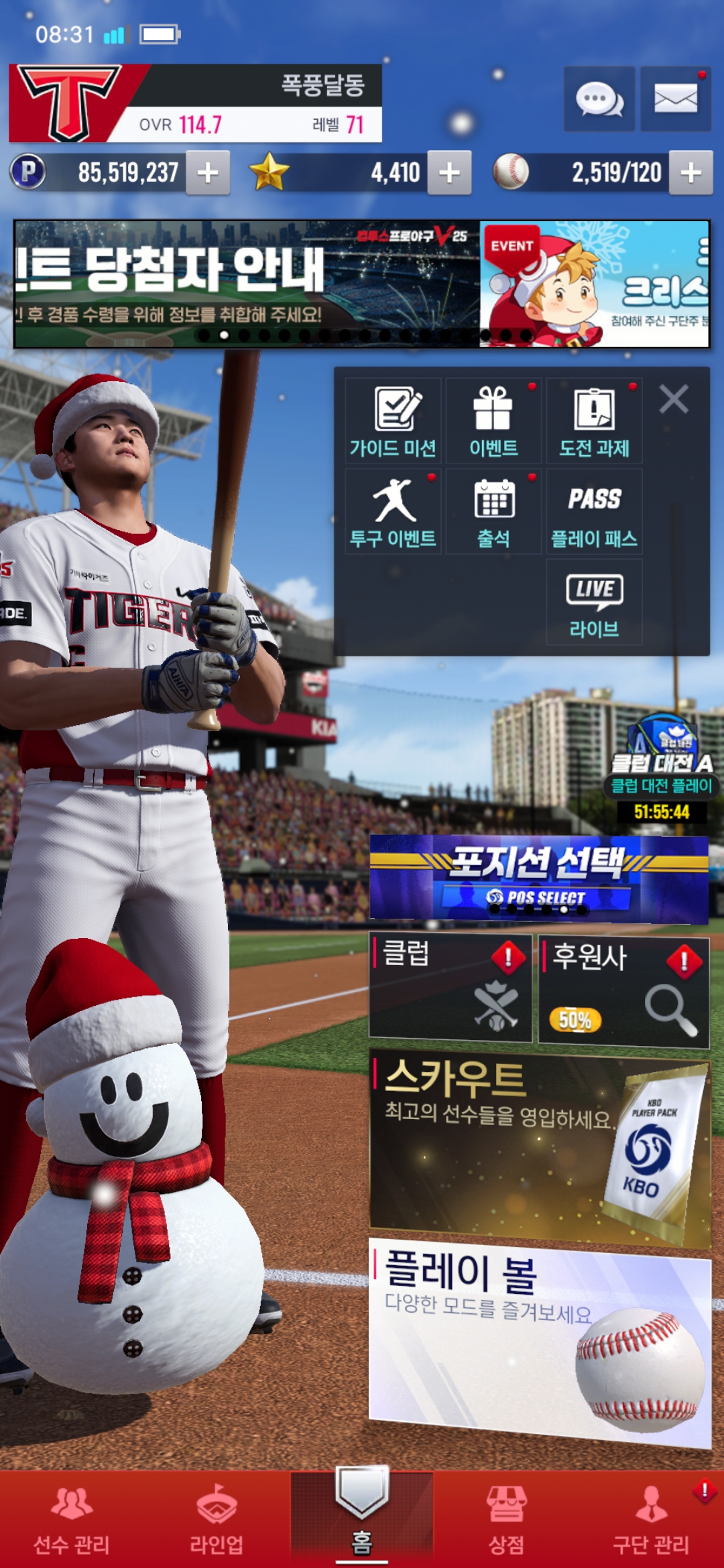
Task: Open the 이벤트 gift box menu
Action: pos(493,421)
